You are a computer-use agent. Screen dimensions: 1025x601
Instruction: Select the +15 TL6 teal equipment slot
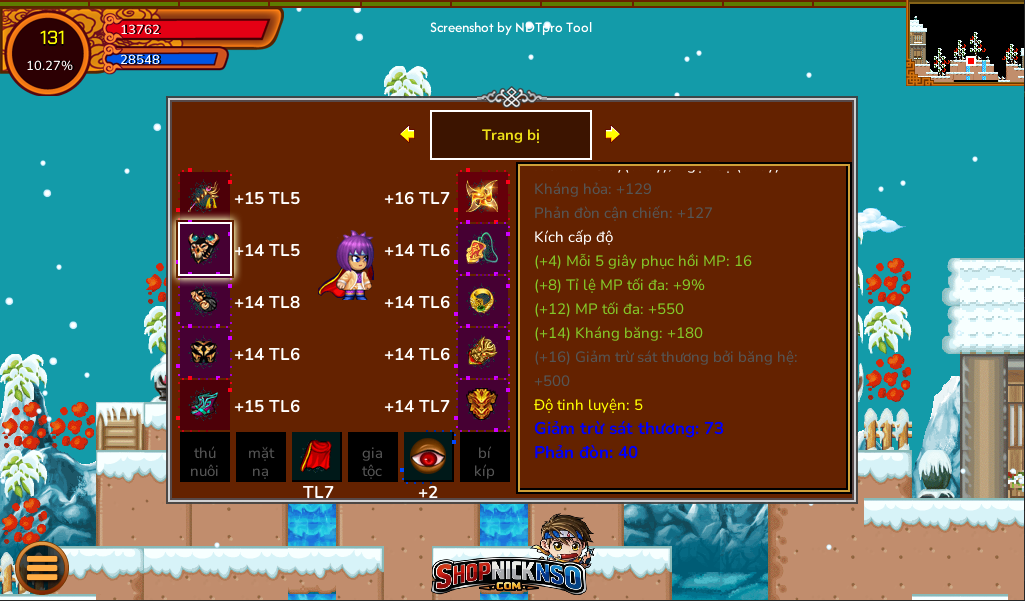click(205, 406)
